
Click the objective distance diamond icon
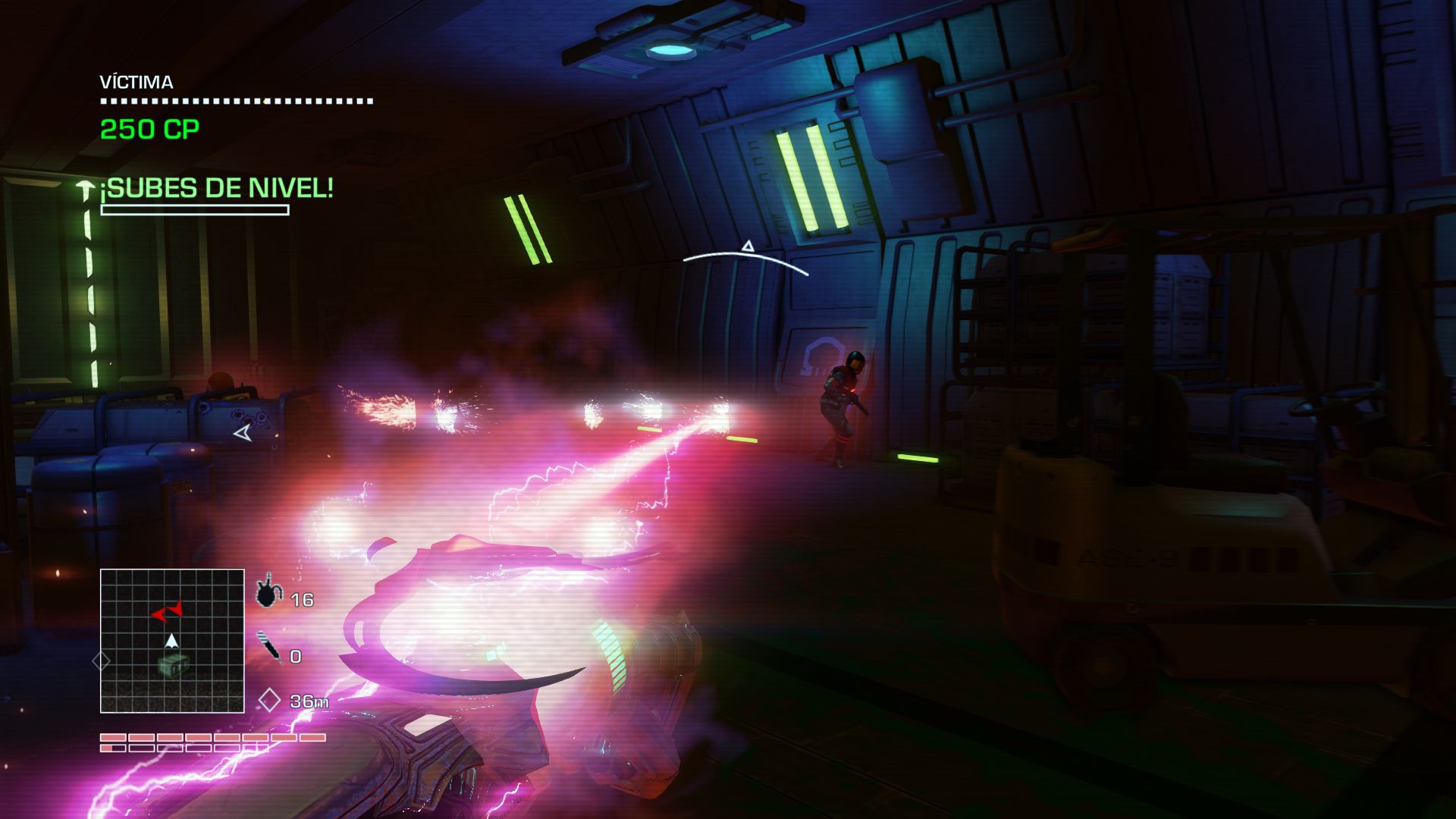tap(269, 700)
